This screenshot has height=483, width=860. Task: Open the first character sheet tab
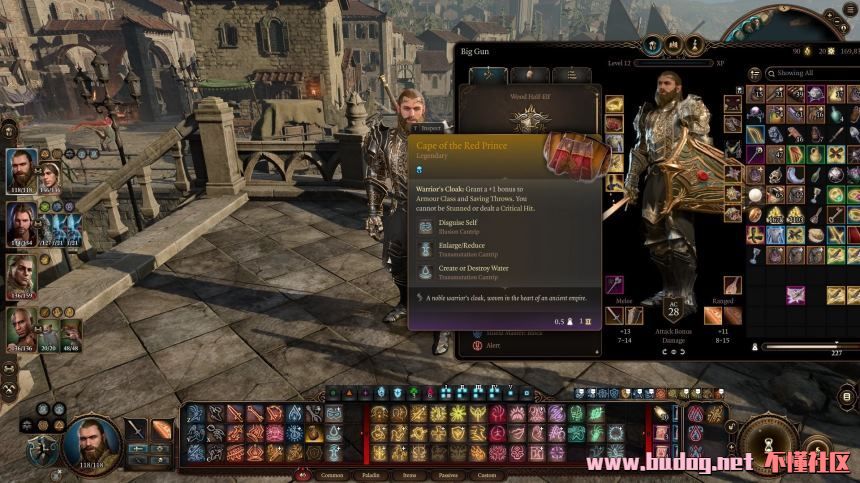[x=486, y=75]
